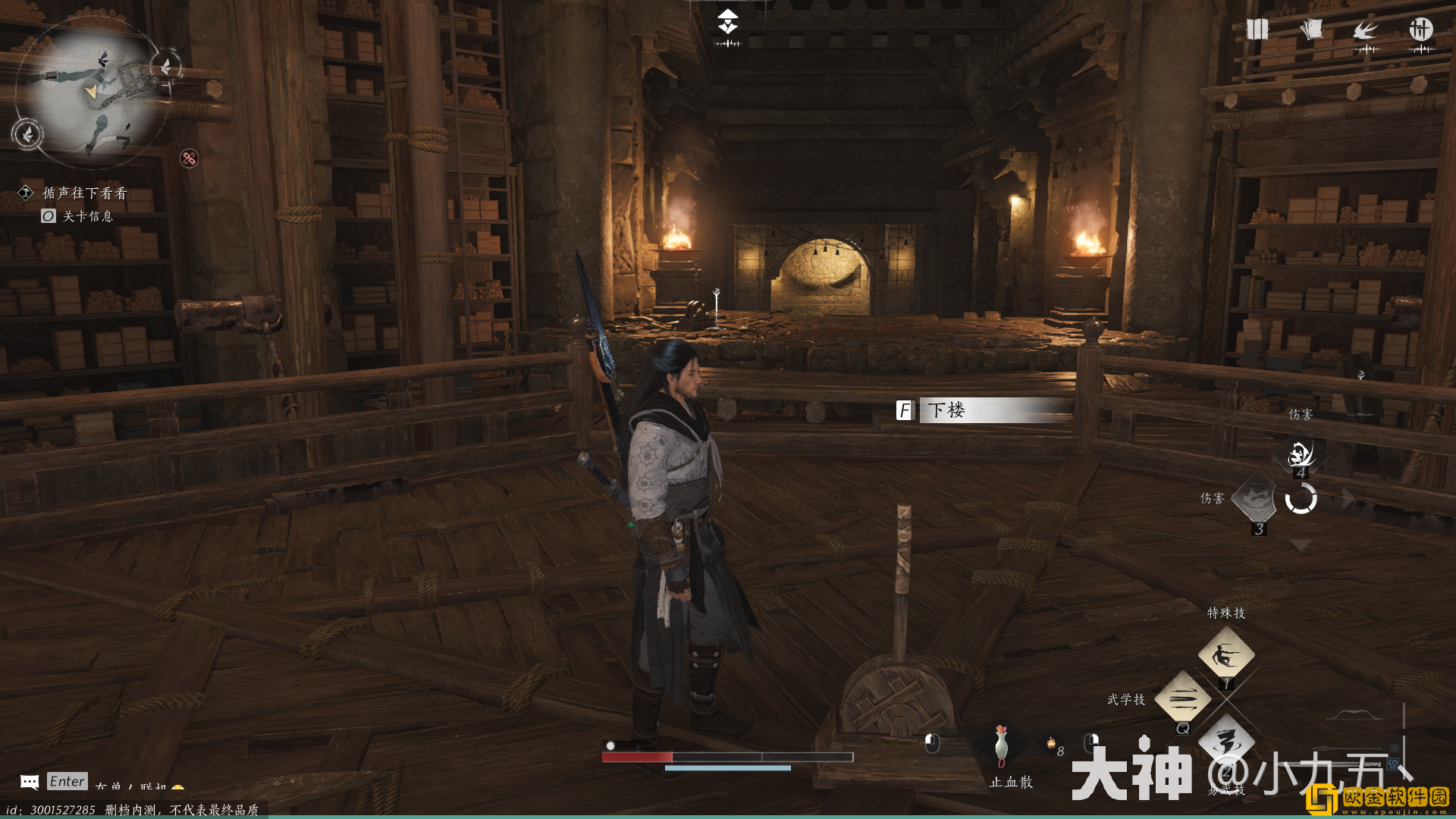
Task: Click the red chain-link icon near minimap
Action: pyautogui.click(x=189, y=158)
